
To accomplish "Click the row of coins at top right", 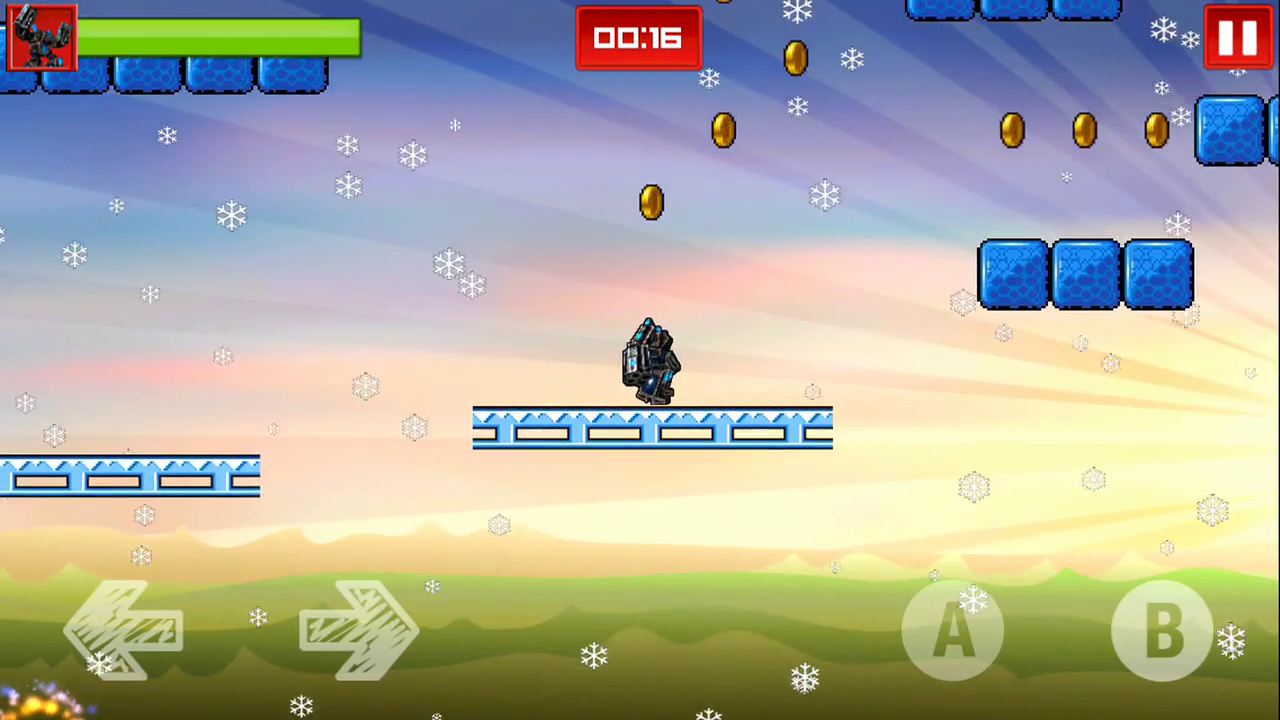I will click(1085, 130).
